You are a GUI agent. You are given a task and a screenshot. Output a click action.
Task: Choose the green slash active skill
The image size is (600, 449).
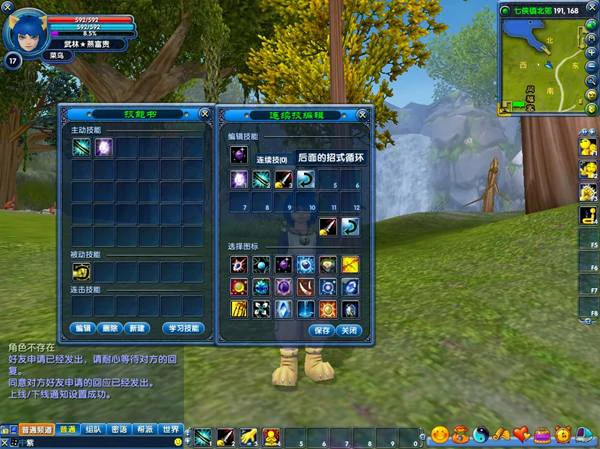(x=81, y=147)
